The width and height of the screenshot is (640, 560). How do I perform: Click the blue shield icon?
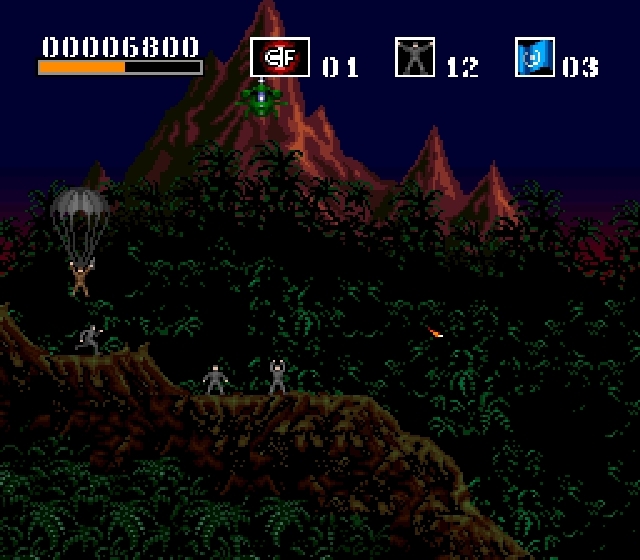click(x=534, y=58)
